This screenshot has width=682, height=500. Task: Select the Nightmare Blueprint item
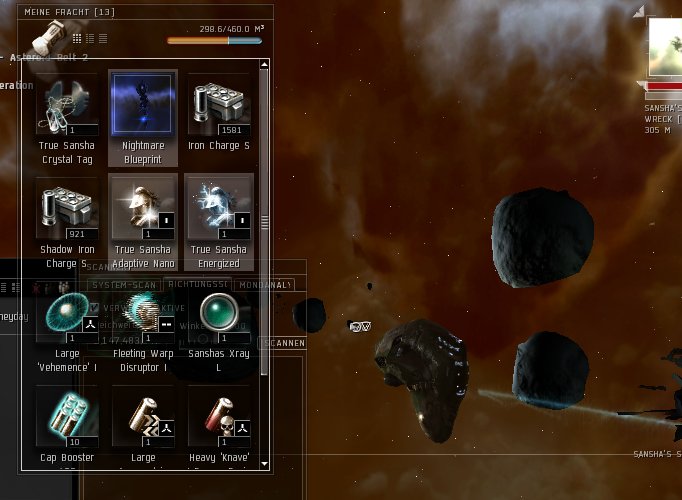143,106
